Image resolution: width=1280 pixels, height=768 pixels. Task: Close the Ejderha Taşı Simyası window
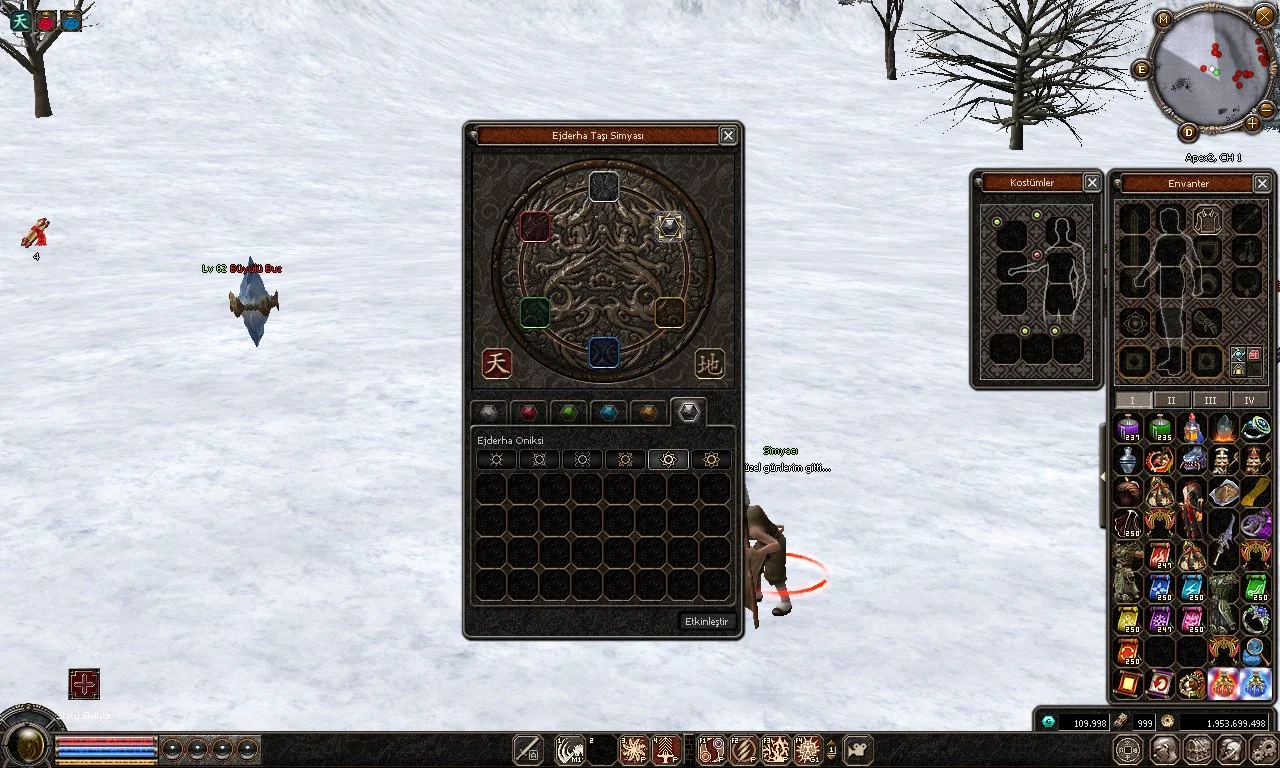click(x=728, y=136)
